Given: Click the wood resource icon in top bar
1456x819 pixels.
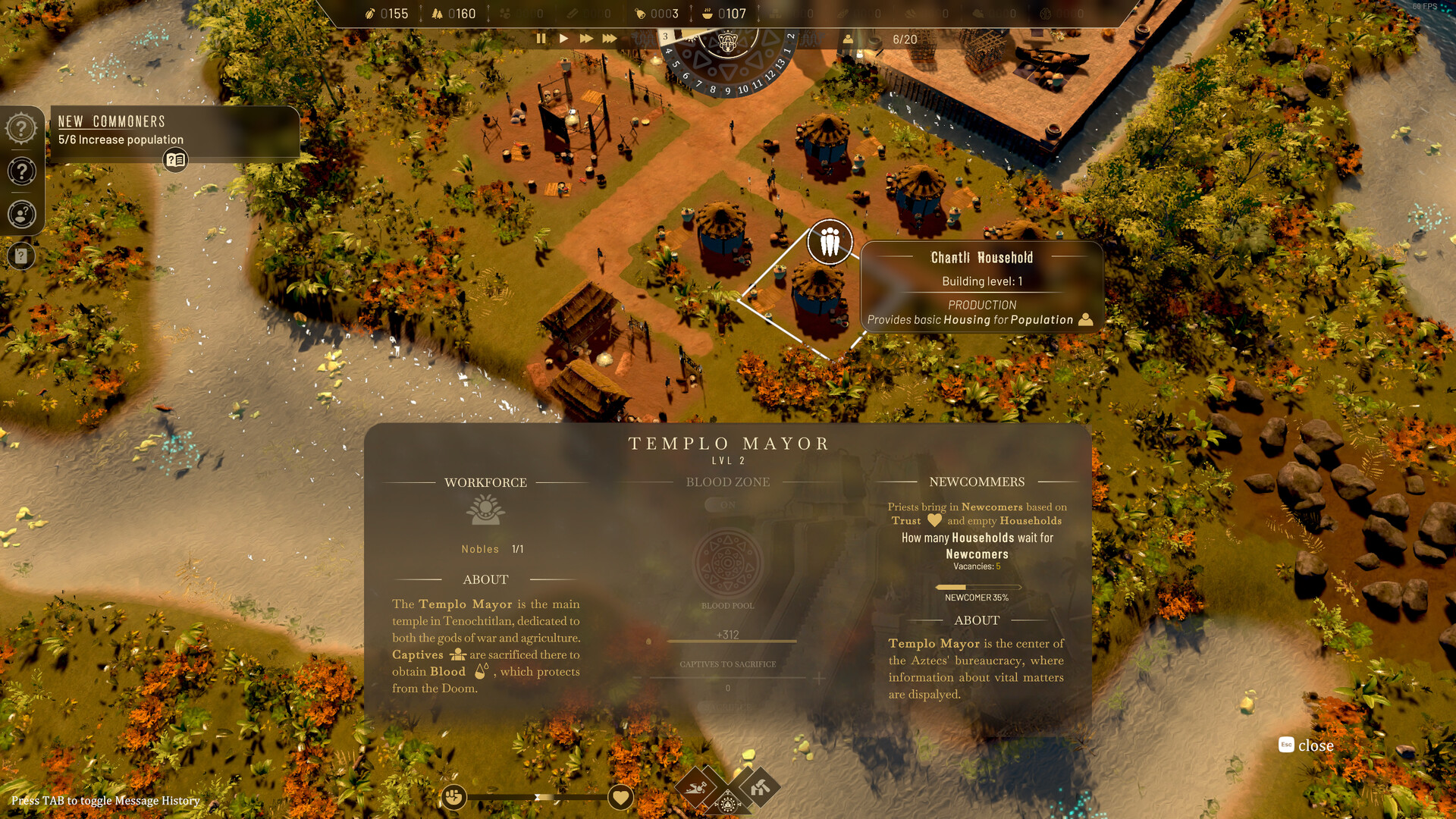Looking at the screenshot, I should [437, 13].
